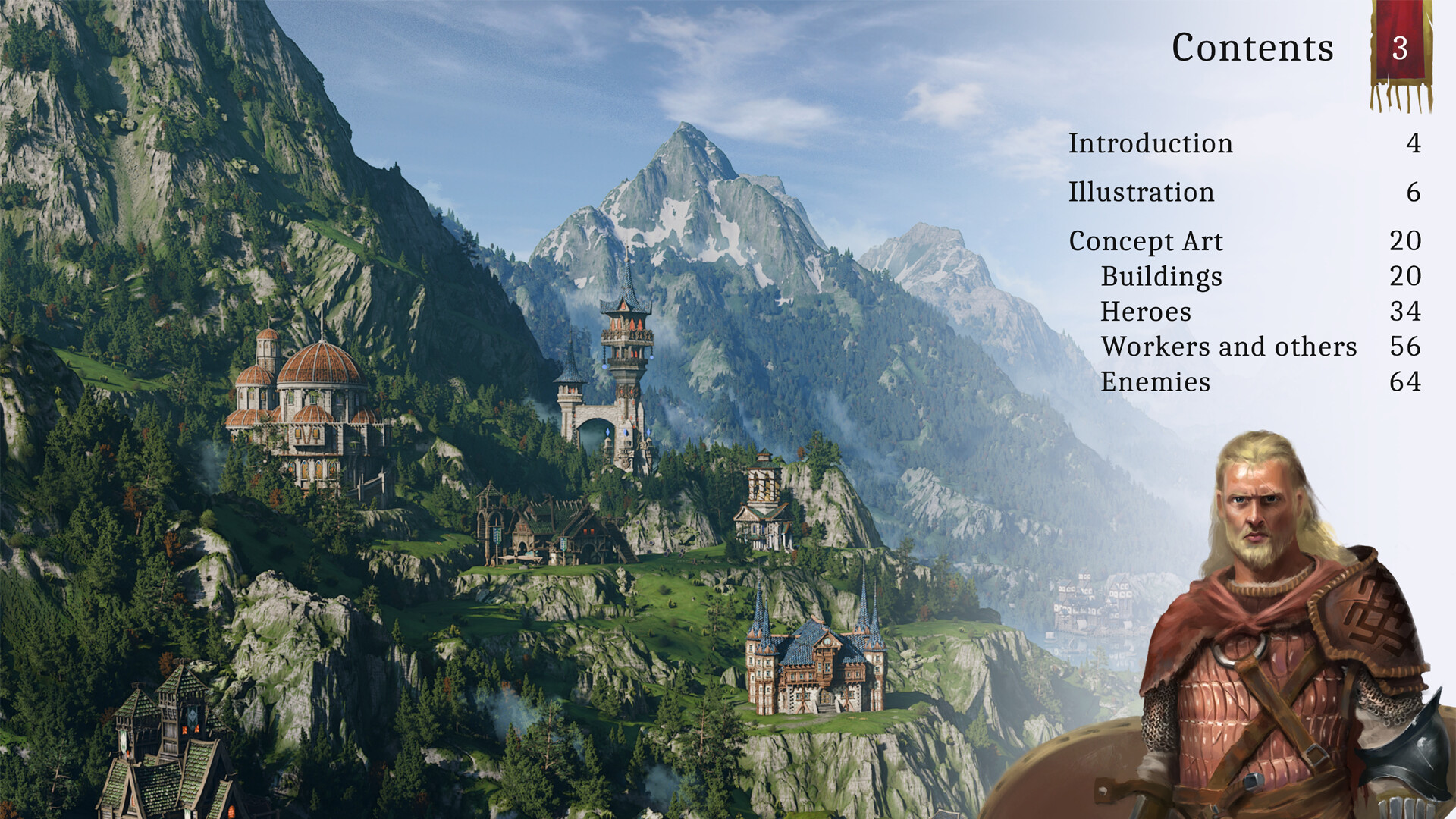
Task: Open the Heroes subsection
Action: (x=1146, y=312)
